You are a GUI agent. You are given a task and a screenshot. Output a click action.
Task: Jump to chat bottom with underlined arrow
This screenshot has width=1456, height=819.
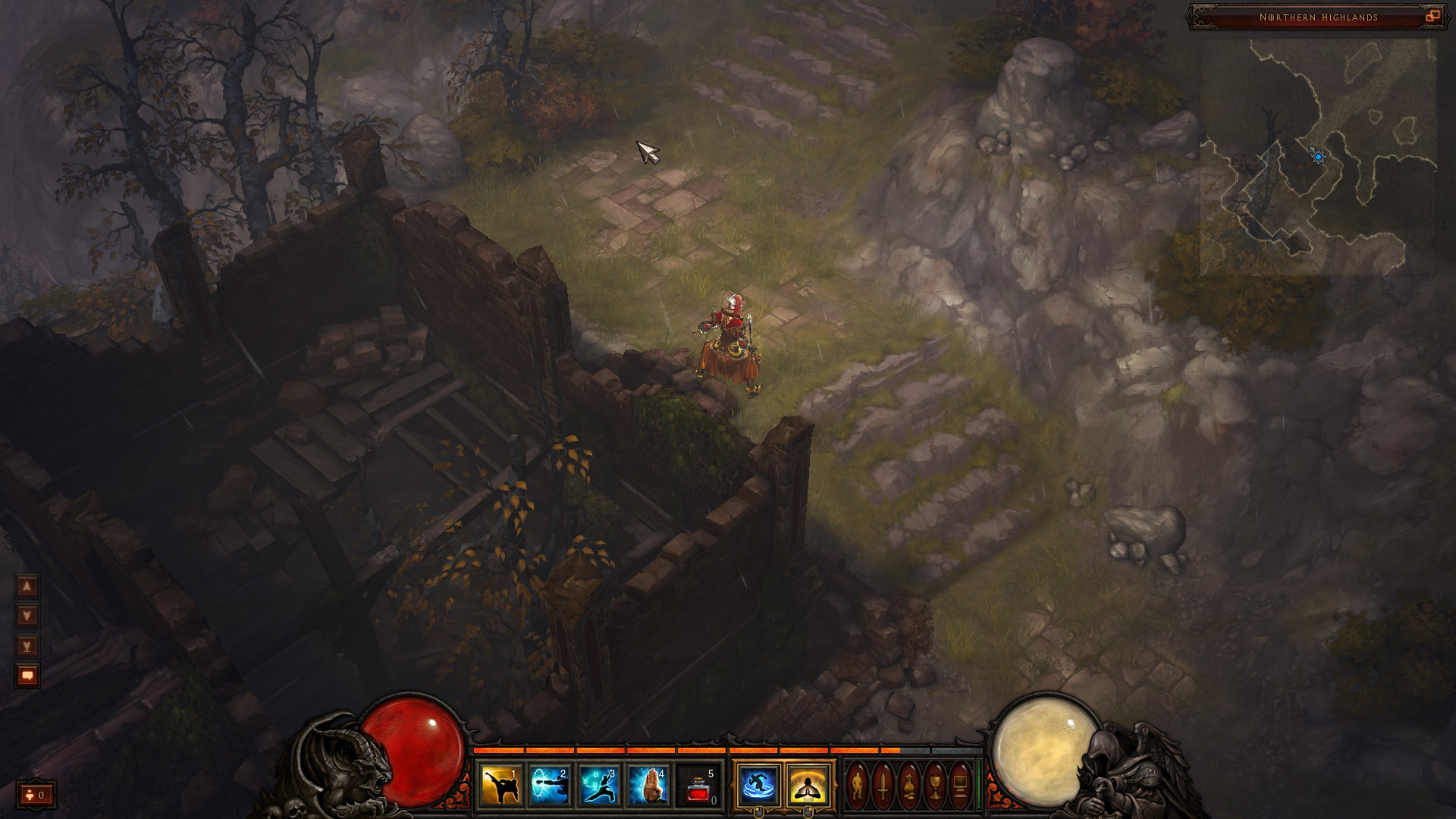[x=27, y=646]
